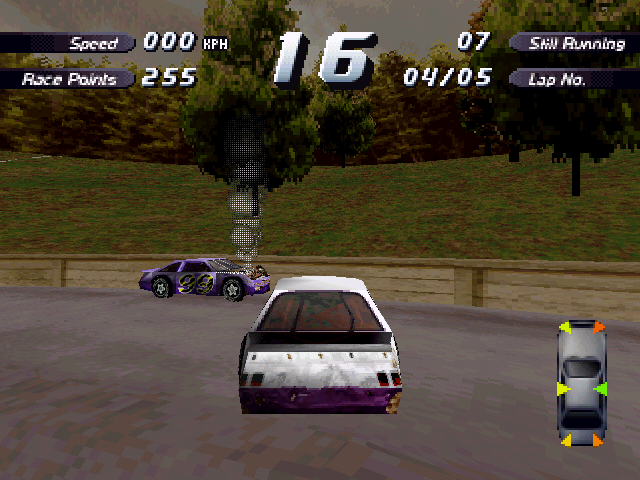
Task: Click the car damage indicator diagram
Action: [580, 384]
